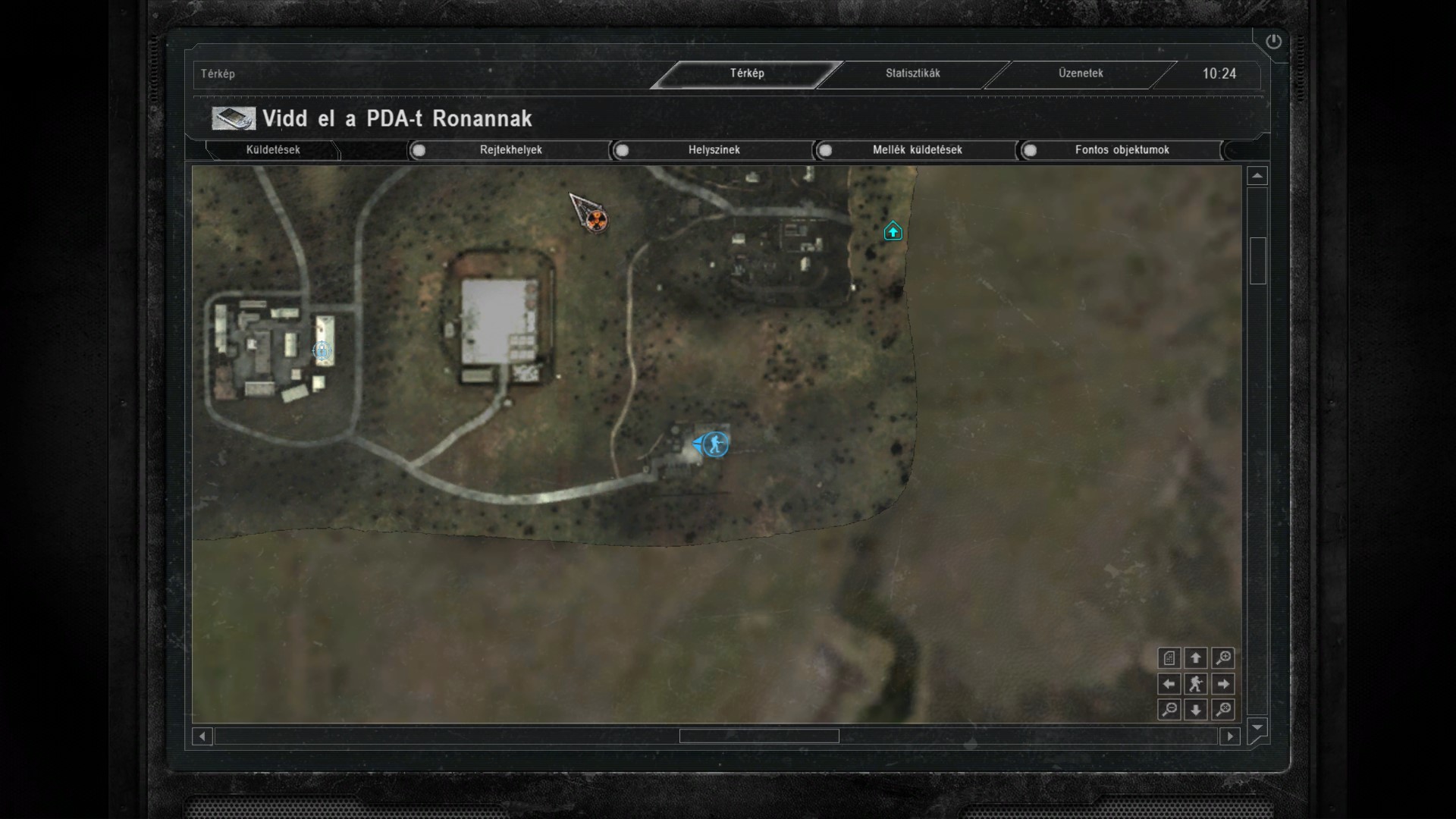The height and width of the screenshot is (819, 1456).
Task: Toggle the Helyszínek map filter
Action: [x=623, y=150]
